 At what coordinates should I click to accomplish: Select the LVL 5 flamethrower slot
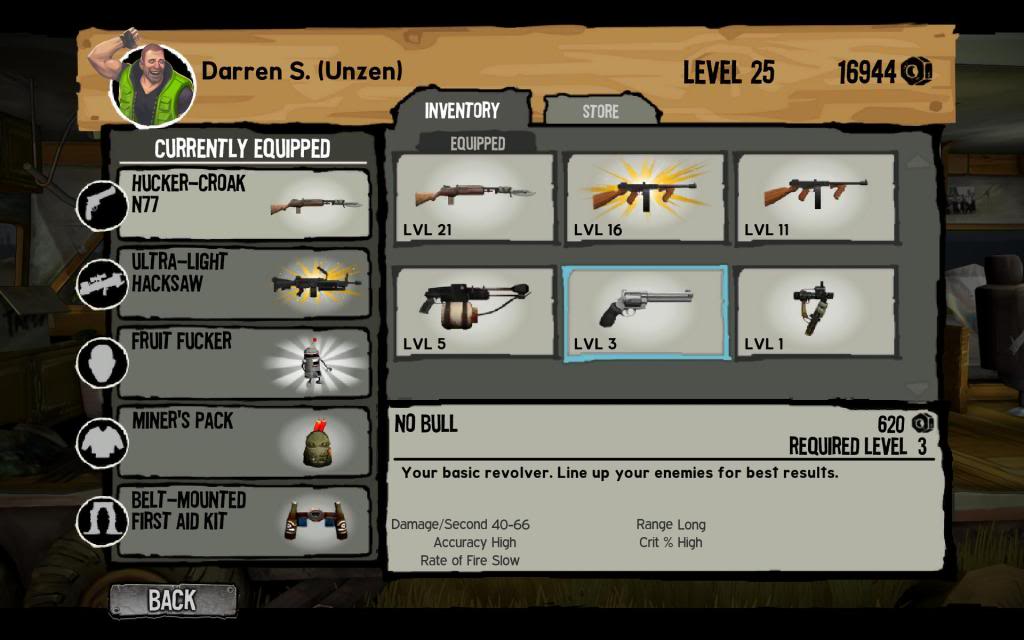pyautogui.click(x=475, y=312)
